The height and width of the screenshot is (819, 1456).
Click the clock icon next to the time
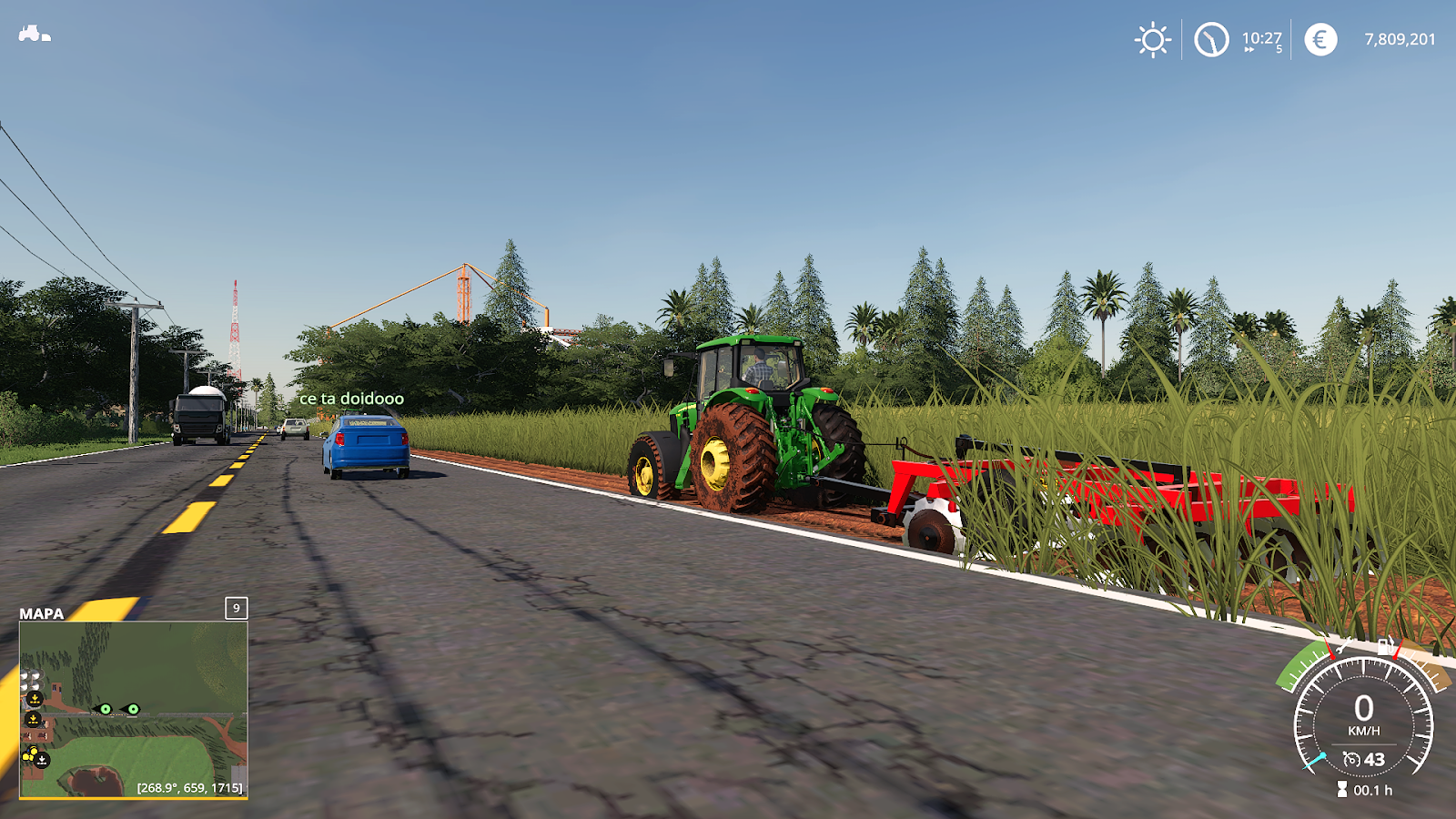tap(1211, 39)
